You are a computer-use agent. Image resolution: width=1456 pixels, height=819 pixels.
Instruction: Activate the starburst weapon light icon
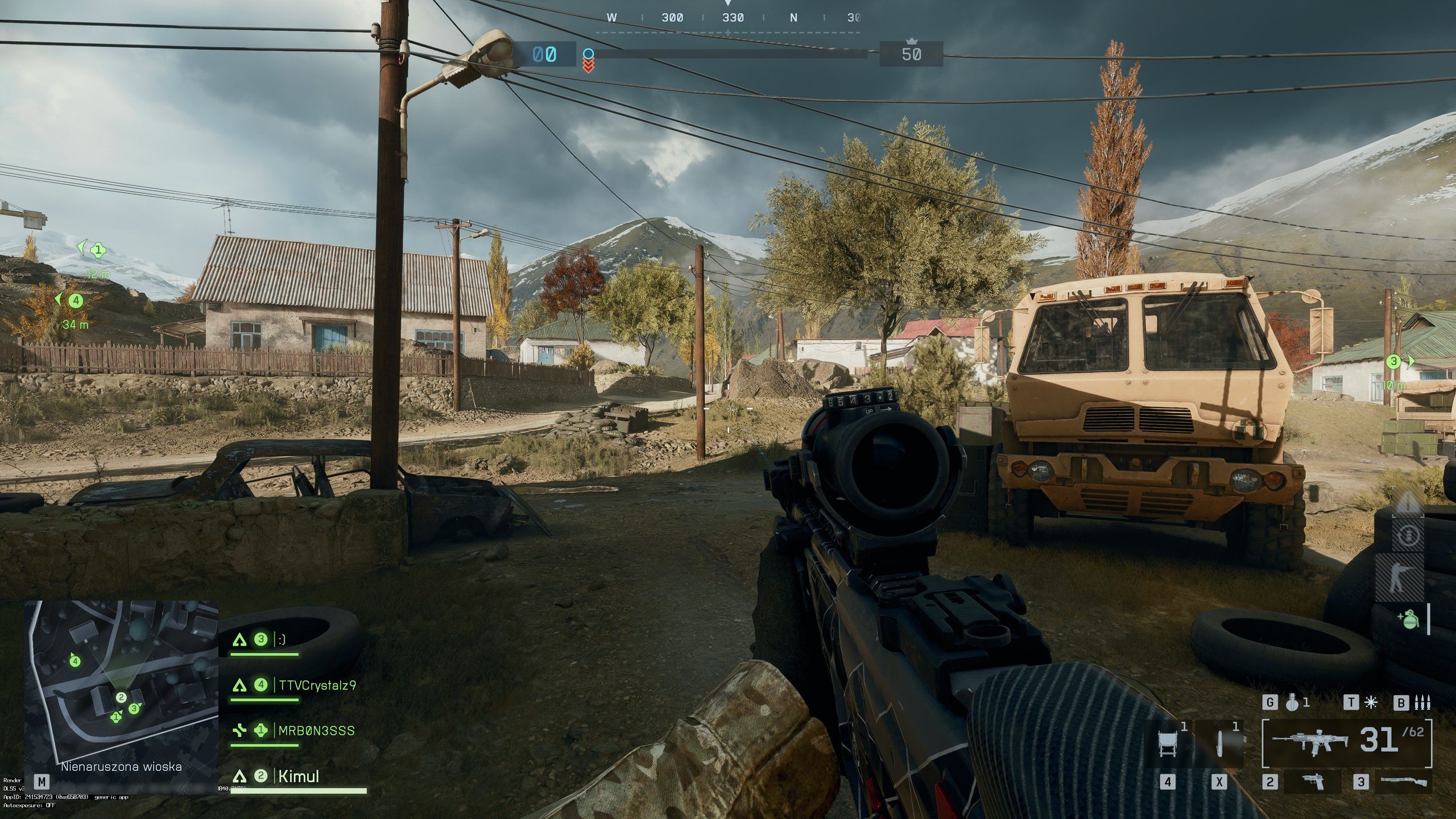point(1371,703)
